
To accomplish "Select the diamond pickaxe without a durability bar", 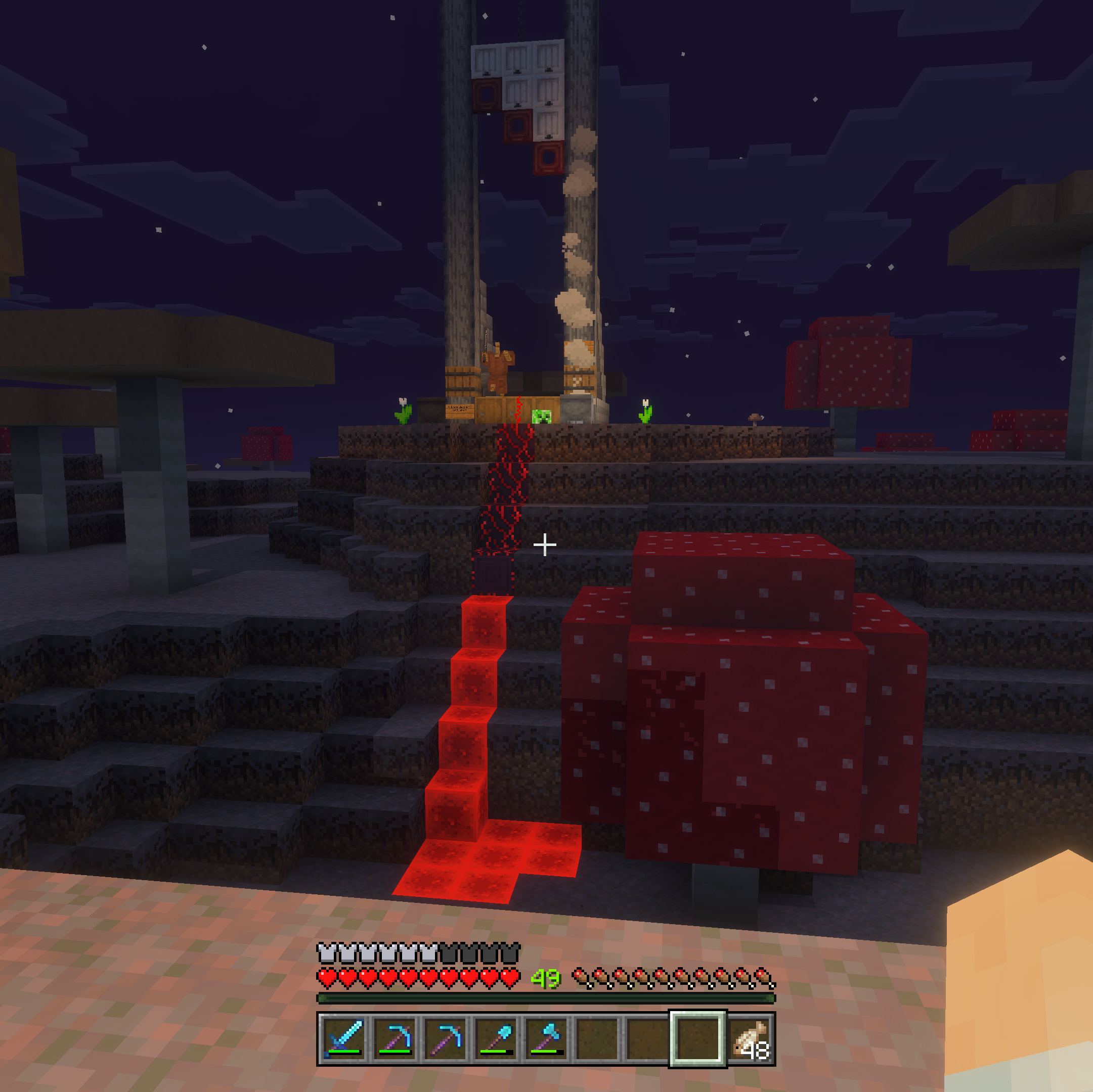I will [x=445, y=1038].
